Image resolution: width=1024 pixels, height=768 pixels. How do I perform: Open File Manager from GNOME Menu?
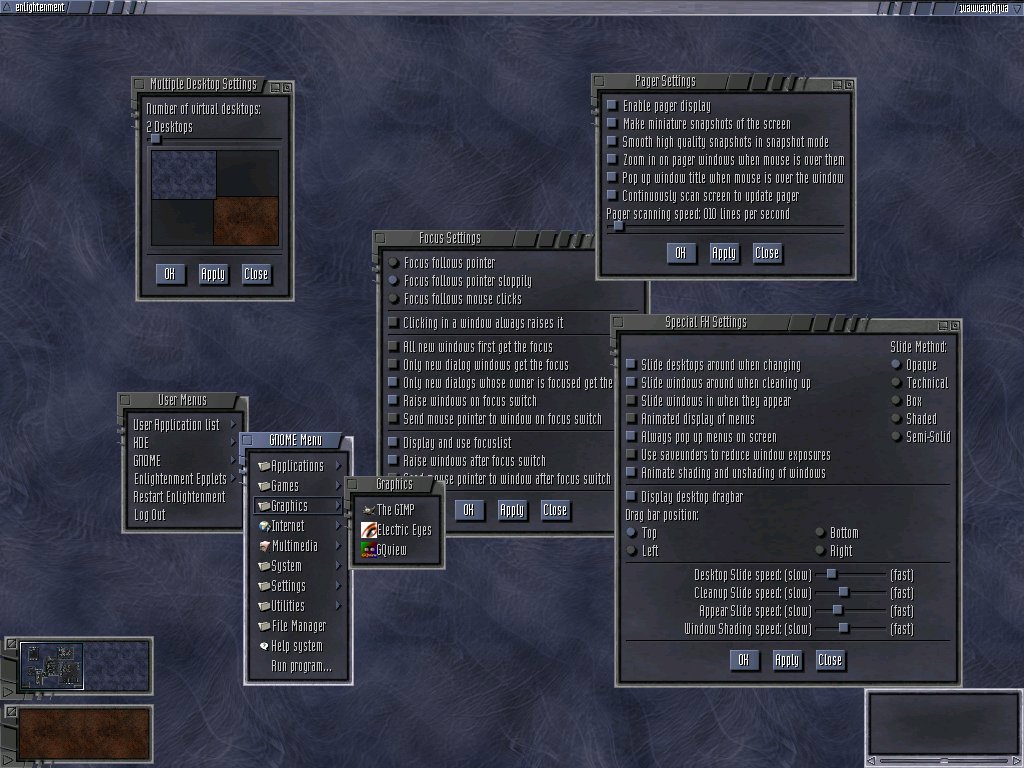click(x=298, y=626)
